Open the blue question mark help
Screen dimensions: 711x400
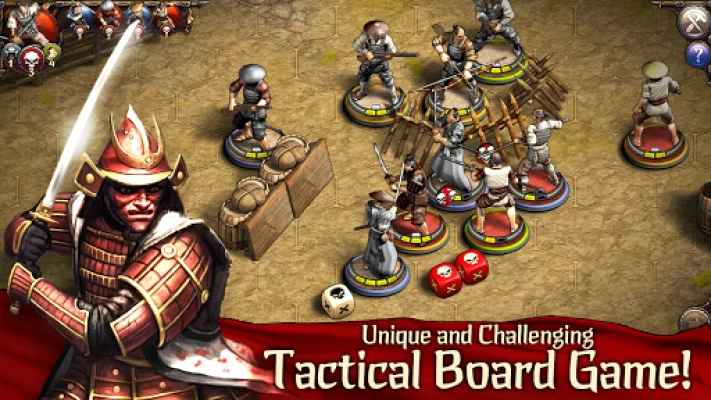pyautogui.click(x=696, y=55)
